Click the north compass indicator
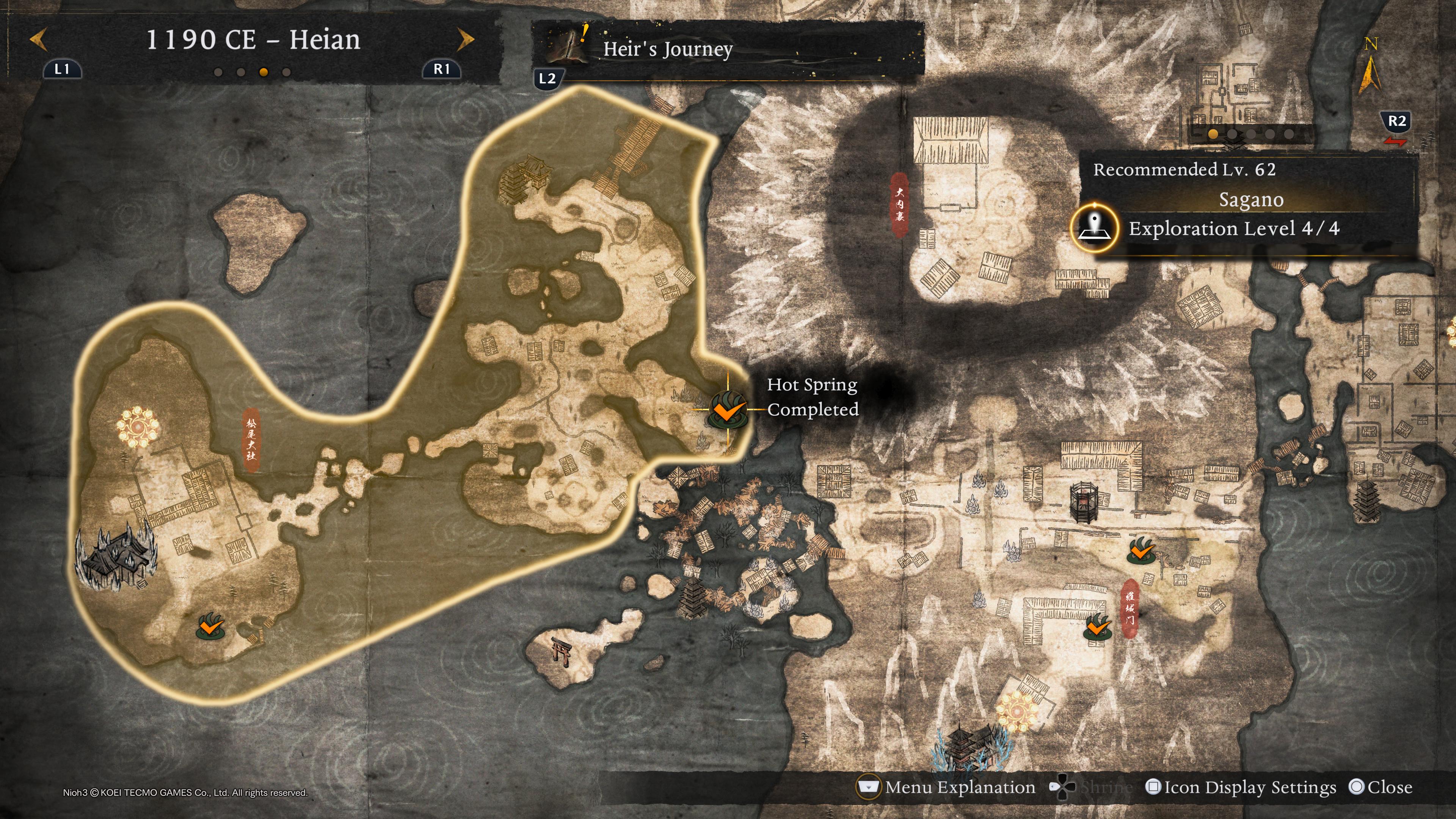The width and height of the screenshot is (1456, 819). coord(1370,68)
